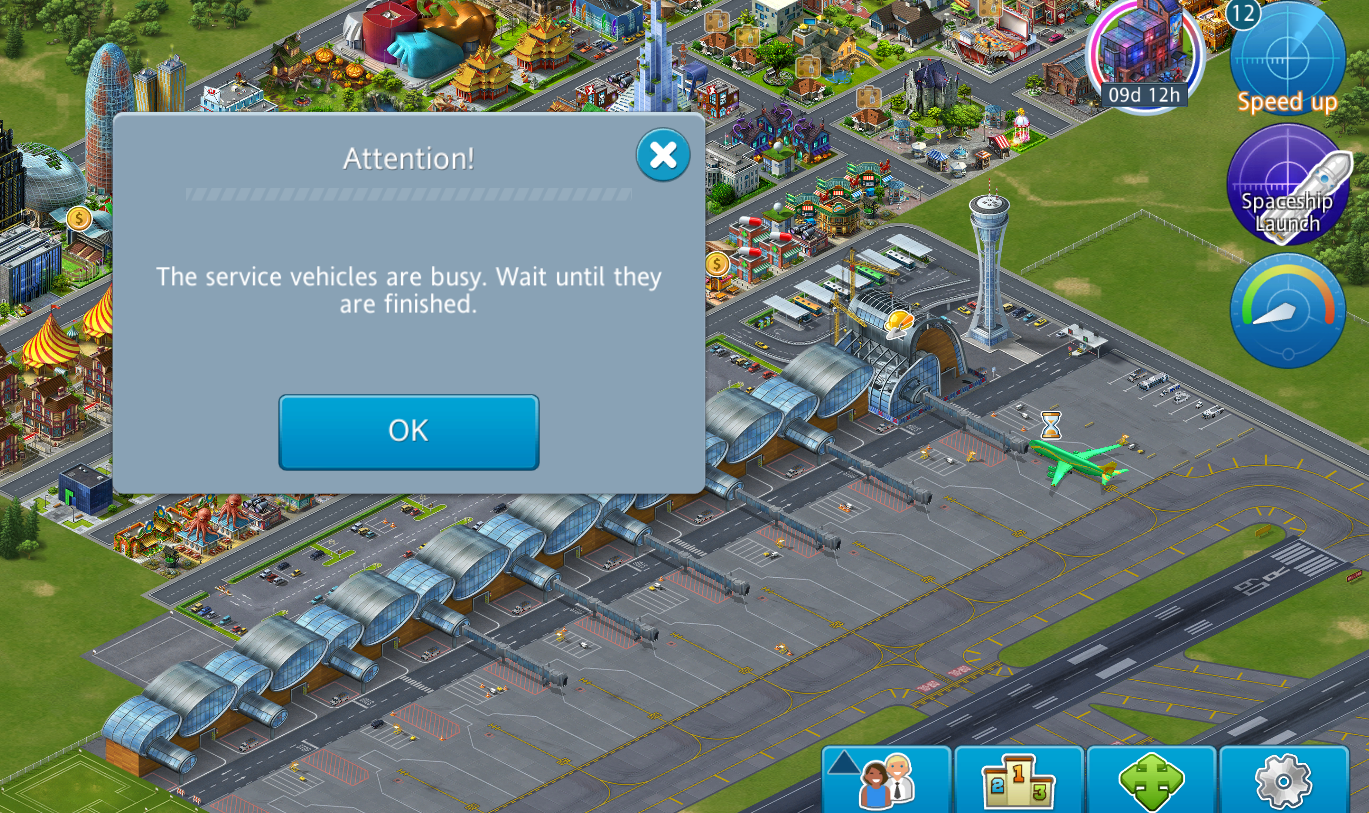Tap the radar Speed up button
The image size is (1369, 813).
click(1287, 60)
